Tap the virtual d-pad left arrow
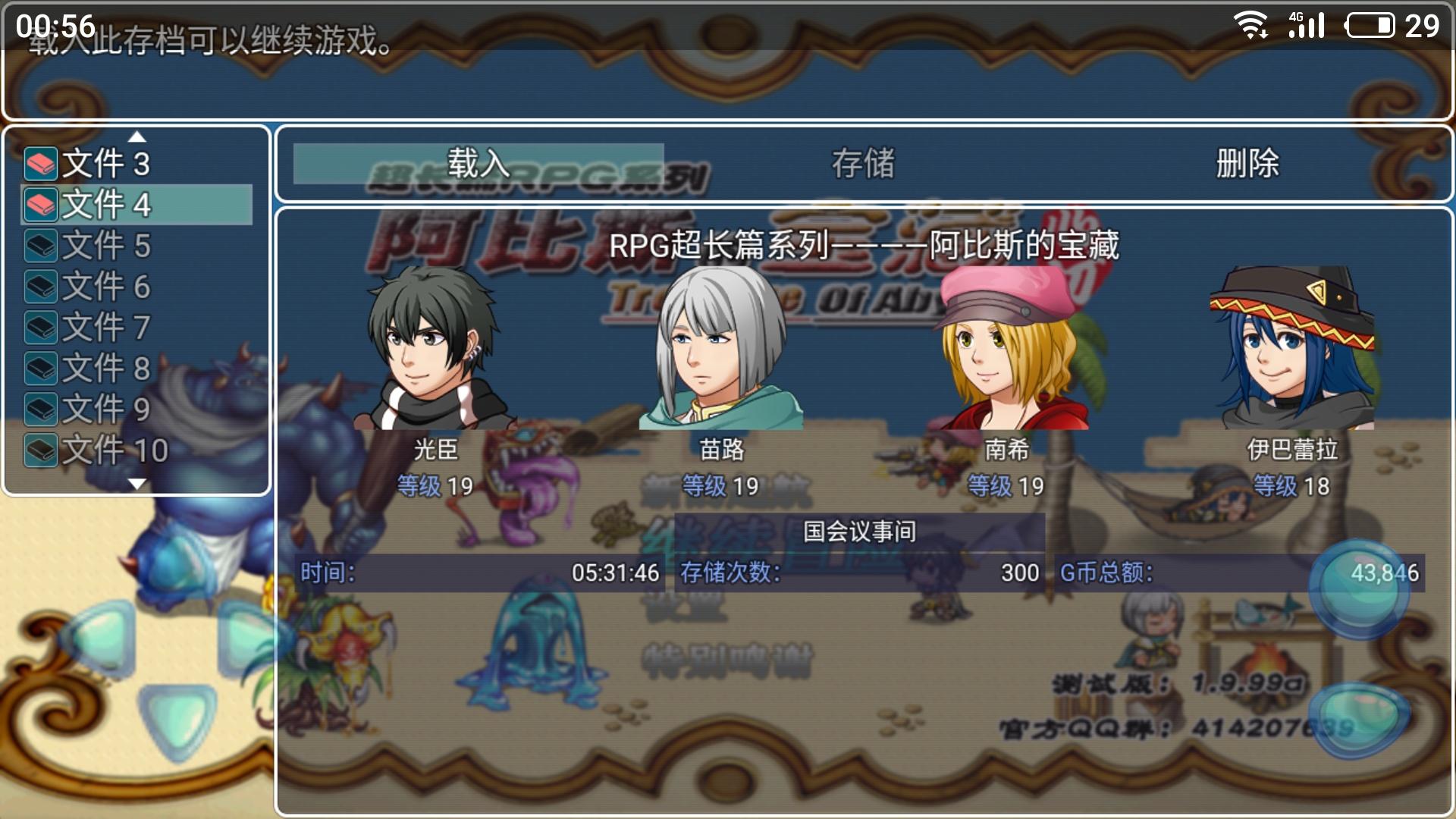 [99, 637]
